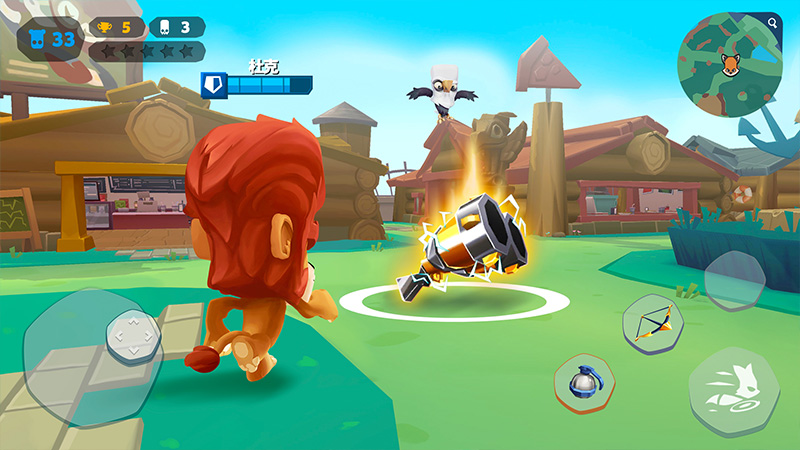This screenshot has width=800, height=450.
Task: Open the circular minimap
Action: 729,65
